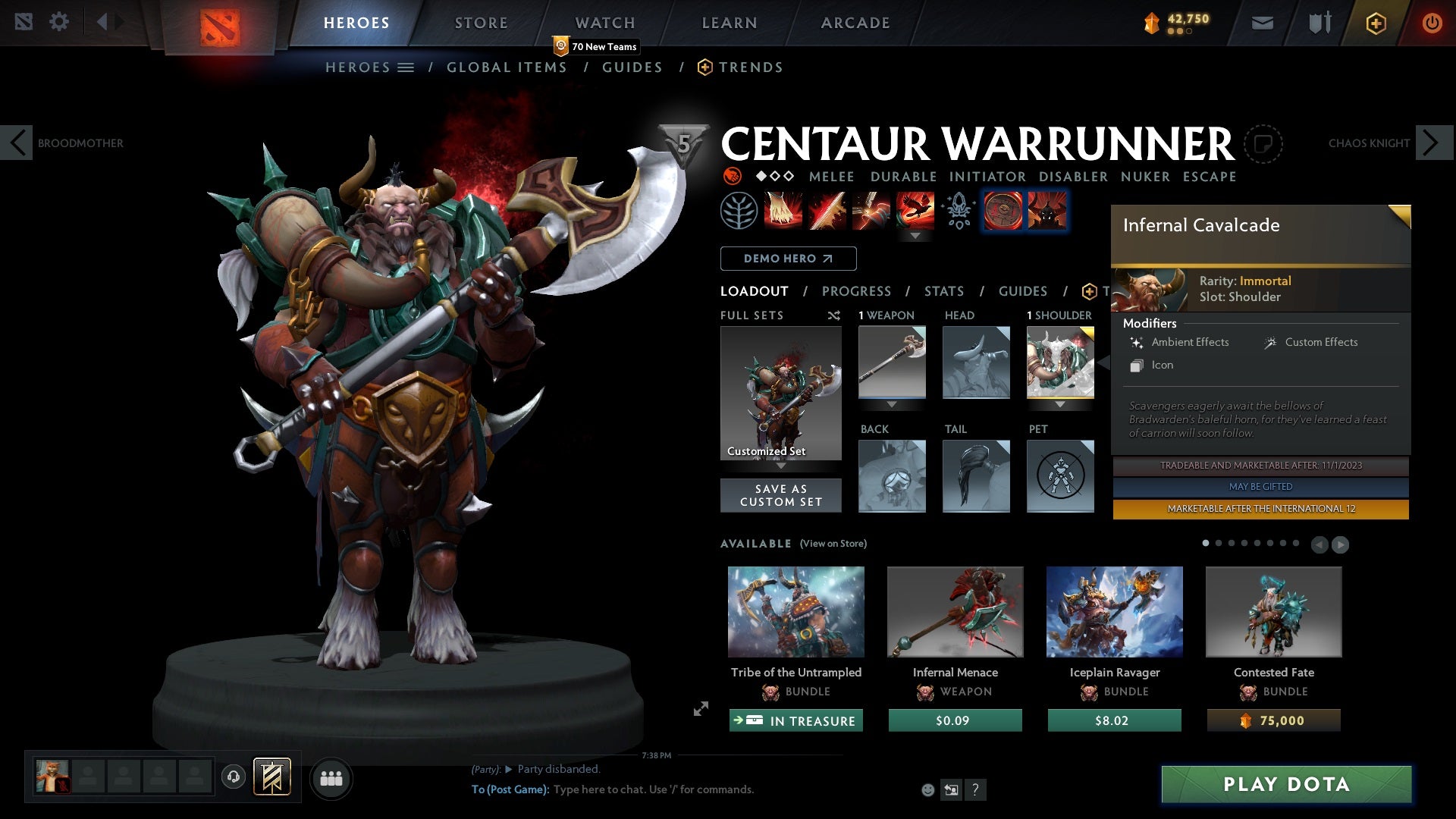Toggle mute on the party voice icon
The image size is (1456, 819).
(233, 778)
